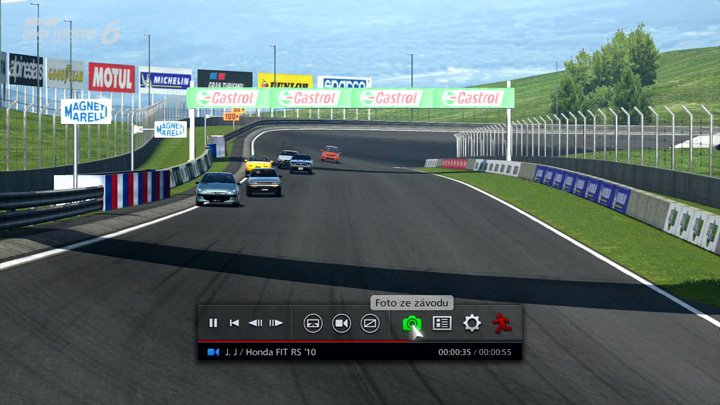Viewport: 720px width, 405px height.
Task: Step the replay one frame backward
Action: coord(255,323)
